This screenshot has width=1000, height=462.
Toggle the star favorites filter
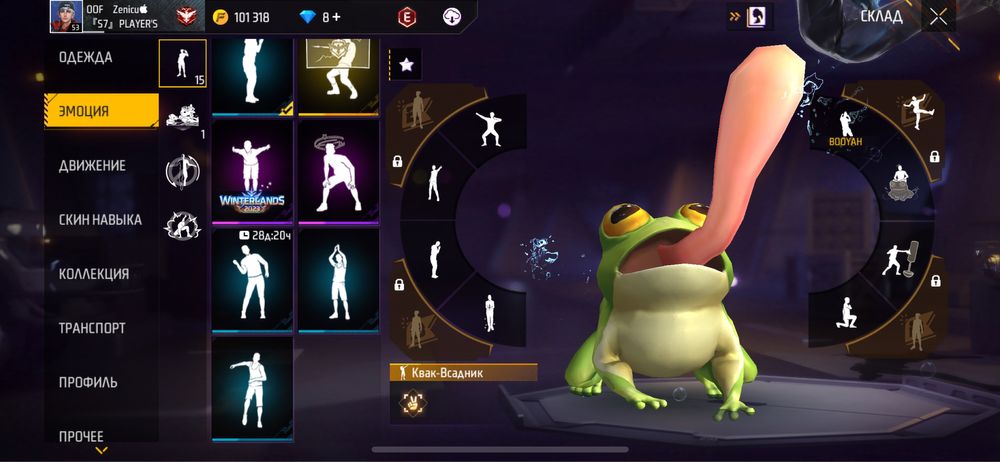[406, 64]
